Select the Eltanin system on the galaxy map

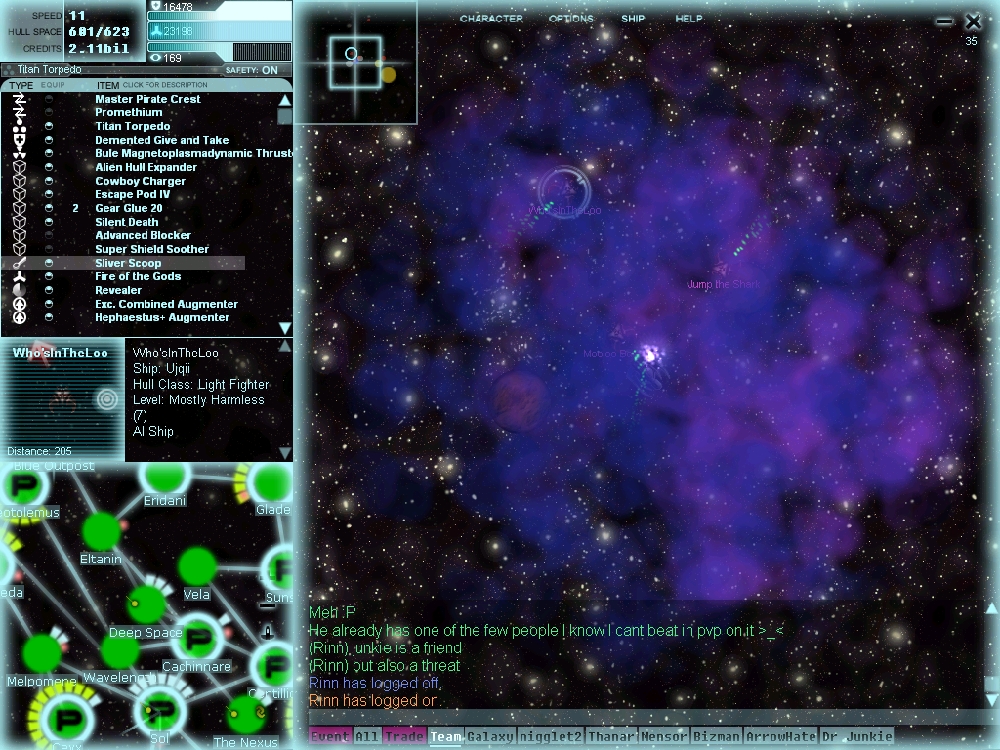point(101,531)
